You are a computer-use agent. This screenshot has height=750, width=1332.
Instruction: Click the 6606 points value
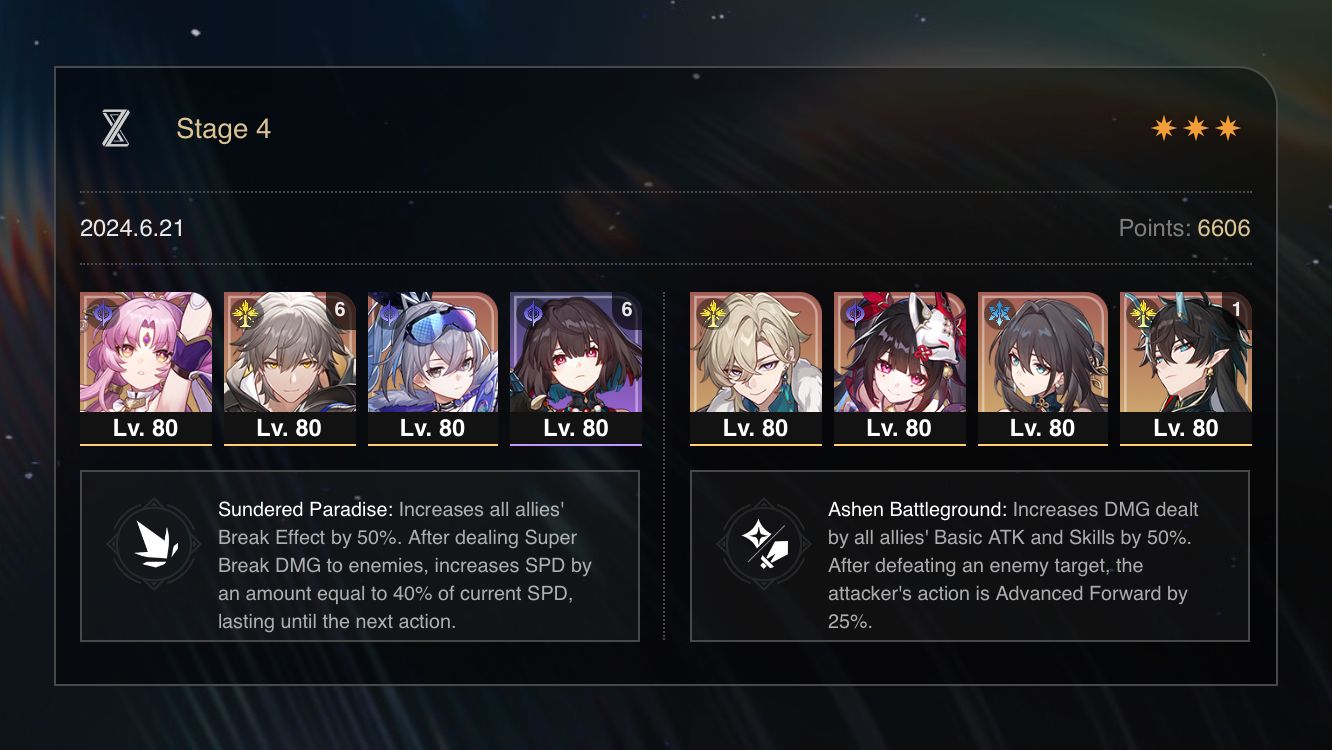[1224, 228]
